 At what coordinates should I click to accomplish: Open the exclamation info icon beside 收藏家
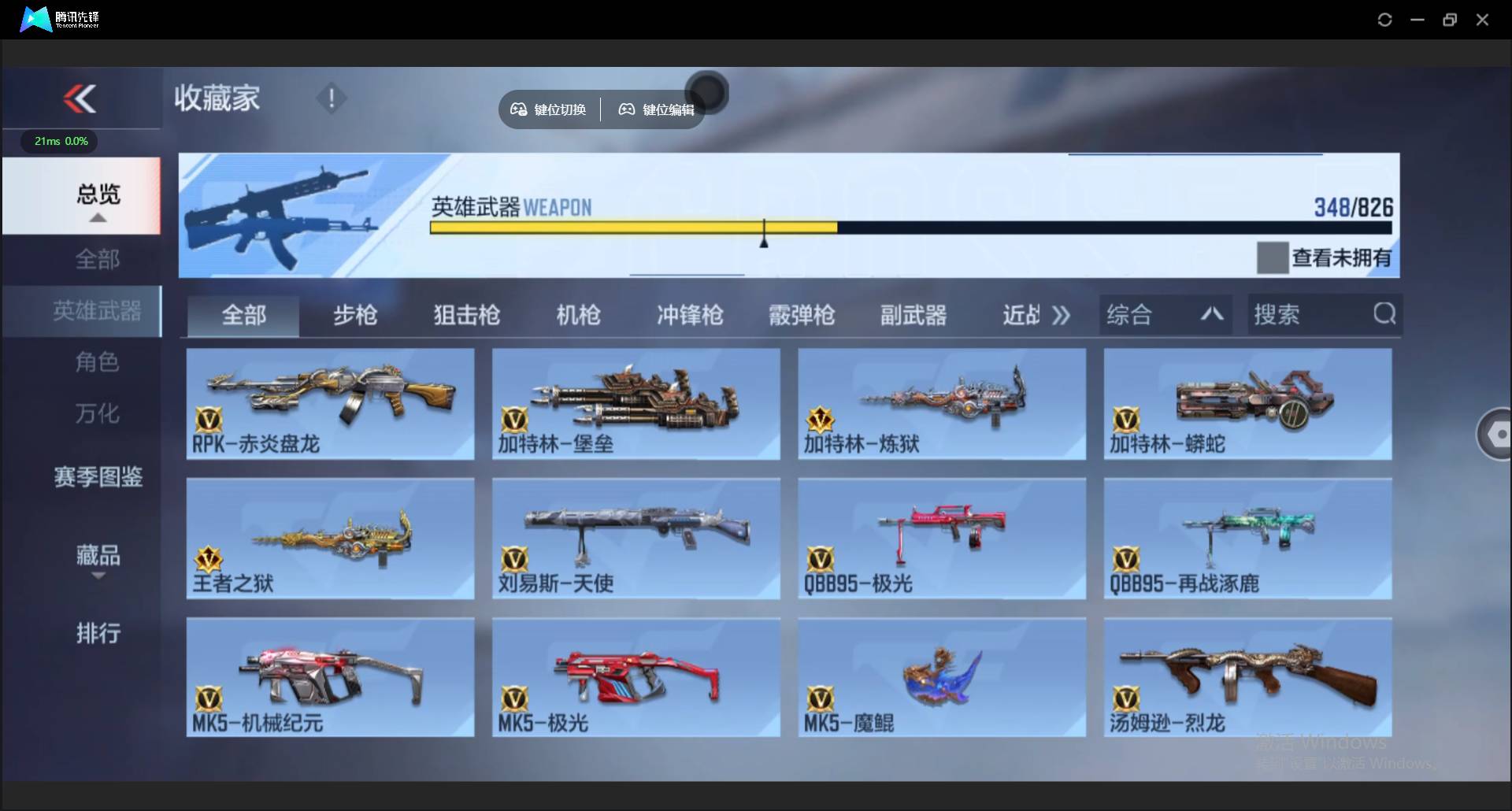[x=332, y=98]
